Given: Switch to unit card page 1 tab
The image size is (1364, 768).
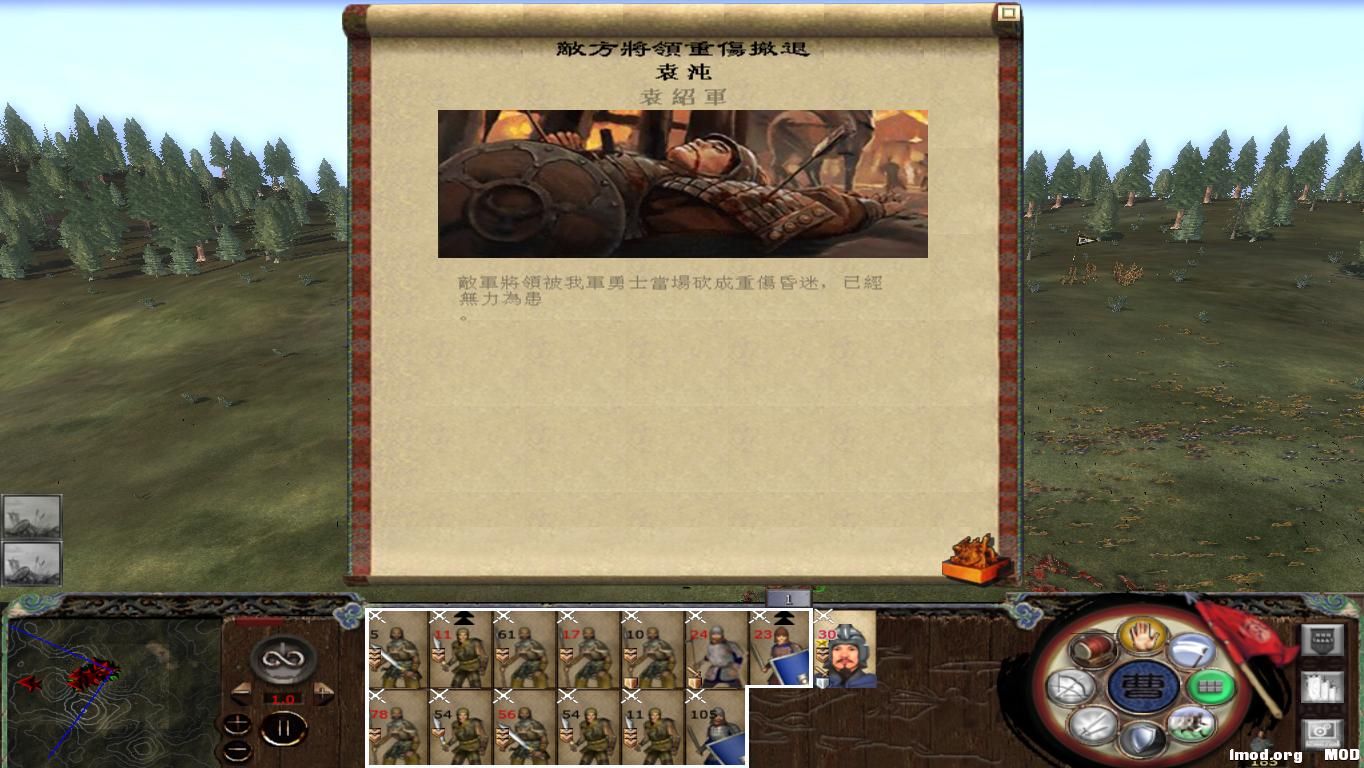Looking at the screenshot, I should coord(788,598).
